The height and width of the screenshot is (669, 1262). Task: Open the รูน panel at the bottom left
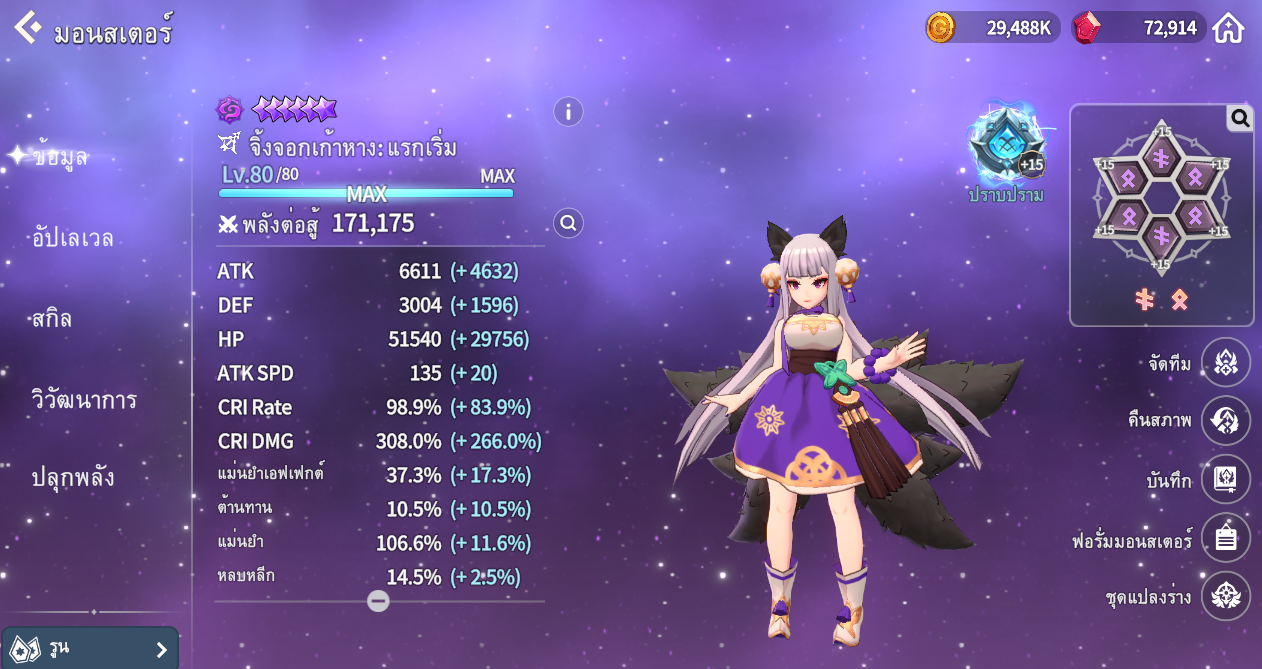[x=90, y=649]
